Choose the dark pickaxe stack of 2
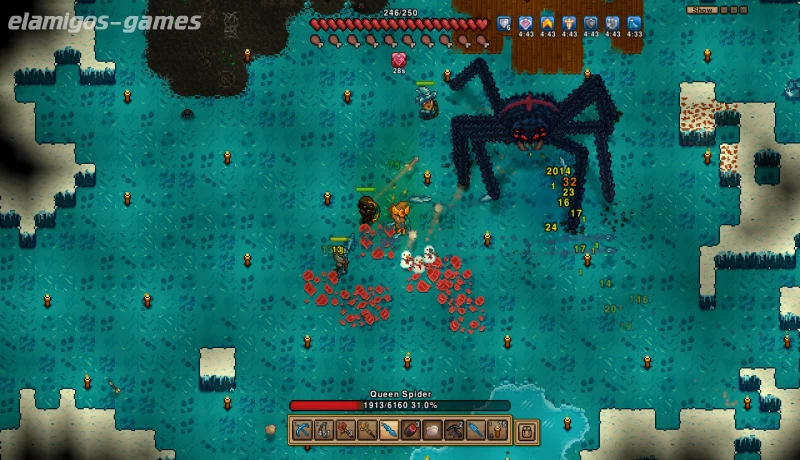This screenshot has height=460, width=800. [x=454, y=431]
